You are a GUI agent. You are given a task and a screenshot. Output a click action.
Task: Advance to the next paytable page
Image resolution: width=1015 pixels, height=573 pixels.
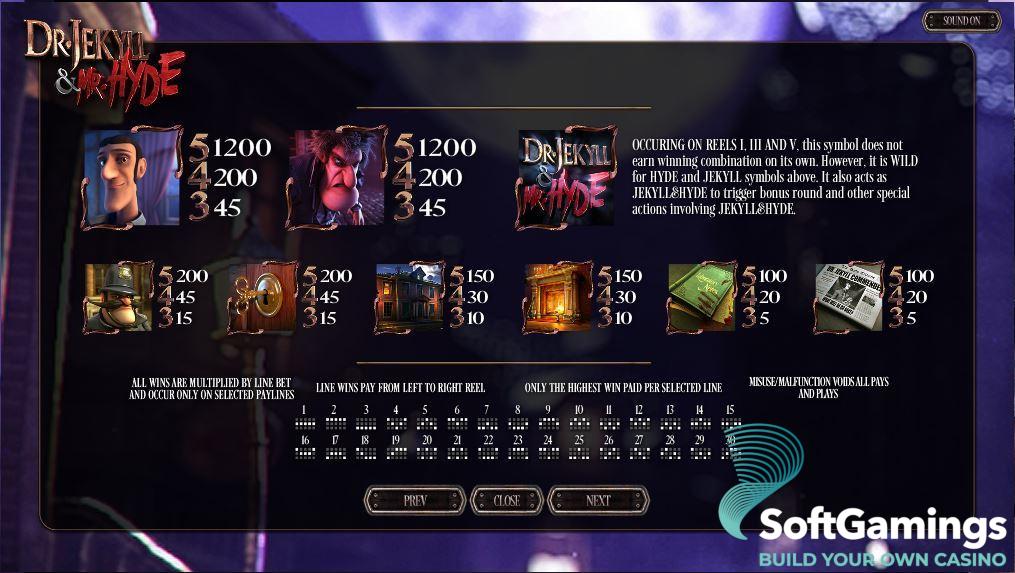[598, 500]
